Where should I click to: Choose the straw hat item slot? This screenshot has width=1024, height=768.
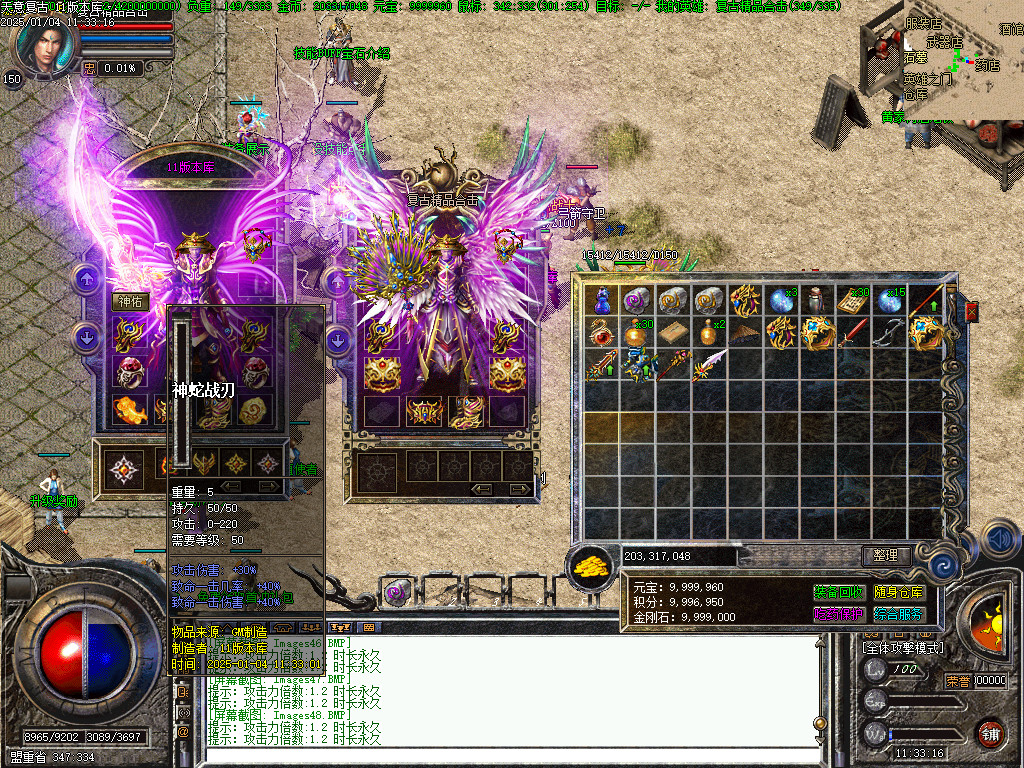(744, 333)
